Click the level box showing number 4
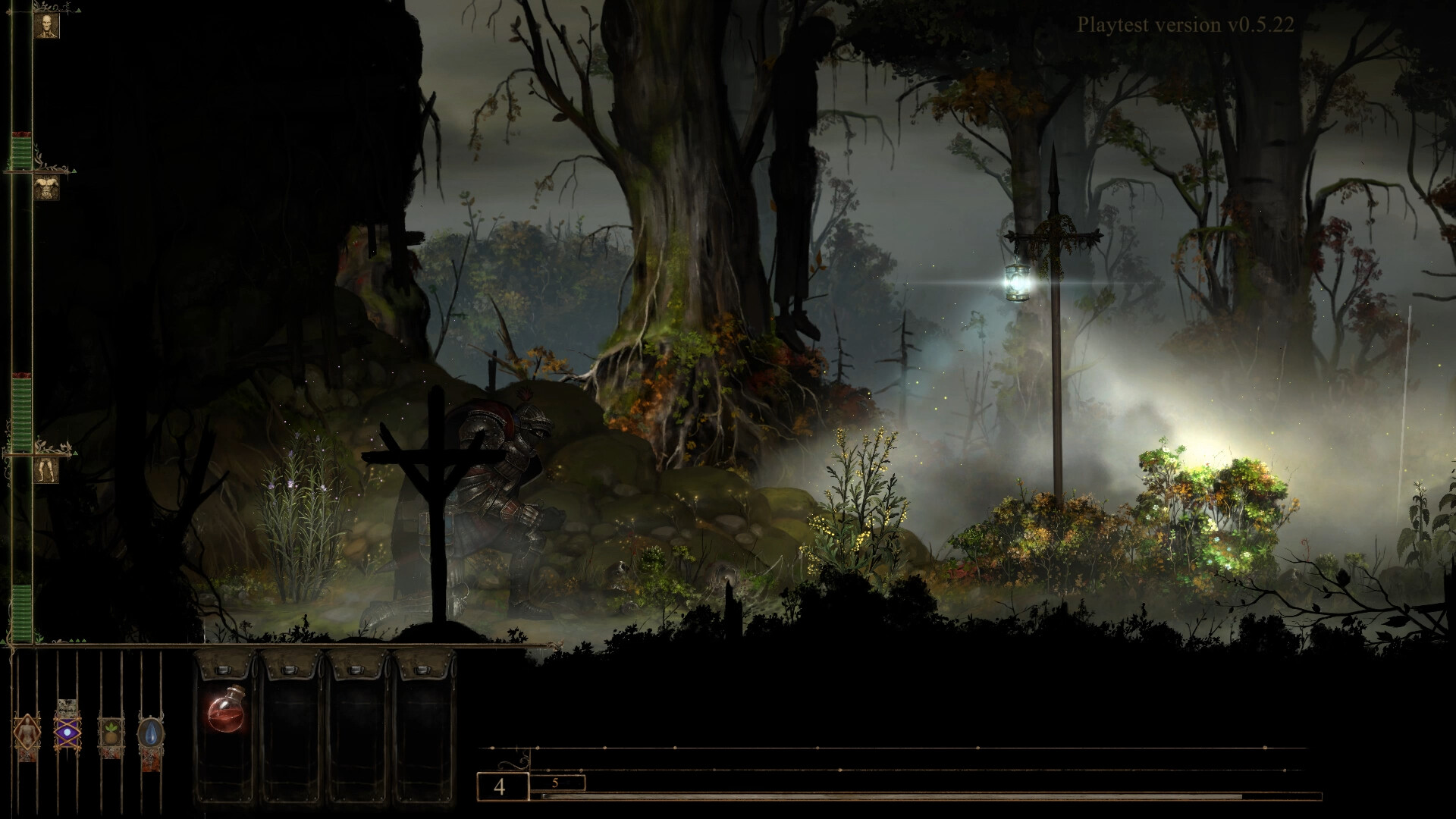Viewport: 1456px width, 819px height. [x=500, y=789]
